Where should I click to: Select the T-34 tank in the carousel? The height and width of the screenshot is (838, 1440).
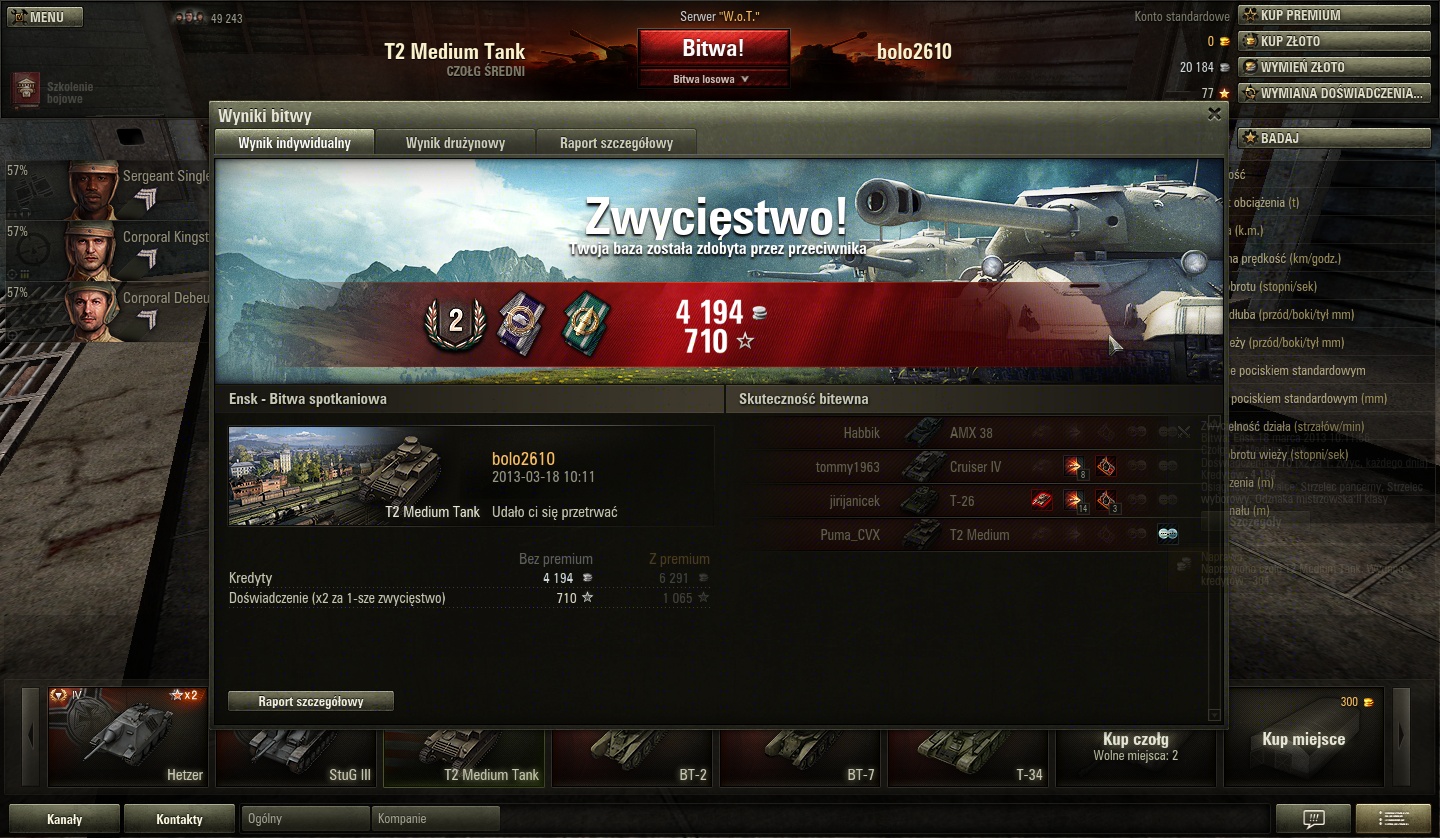click(x=968, y=750)
